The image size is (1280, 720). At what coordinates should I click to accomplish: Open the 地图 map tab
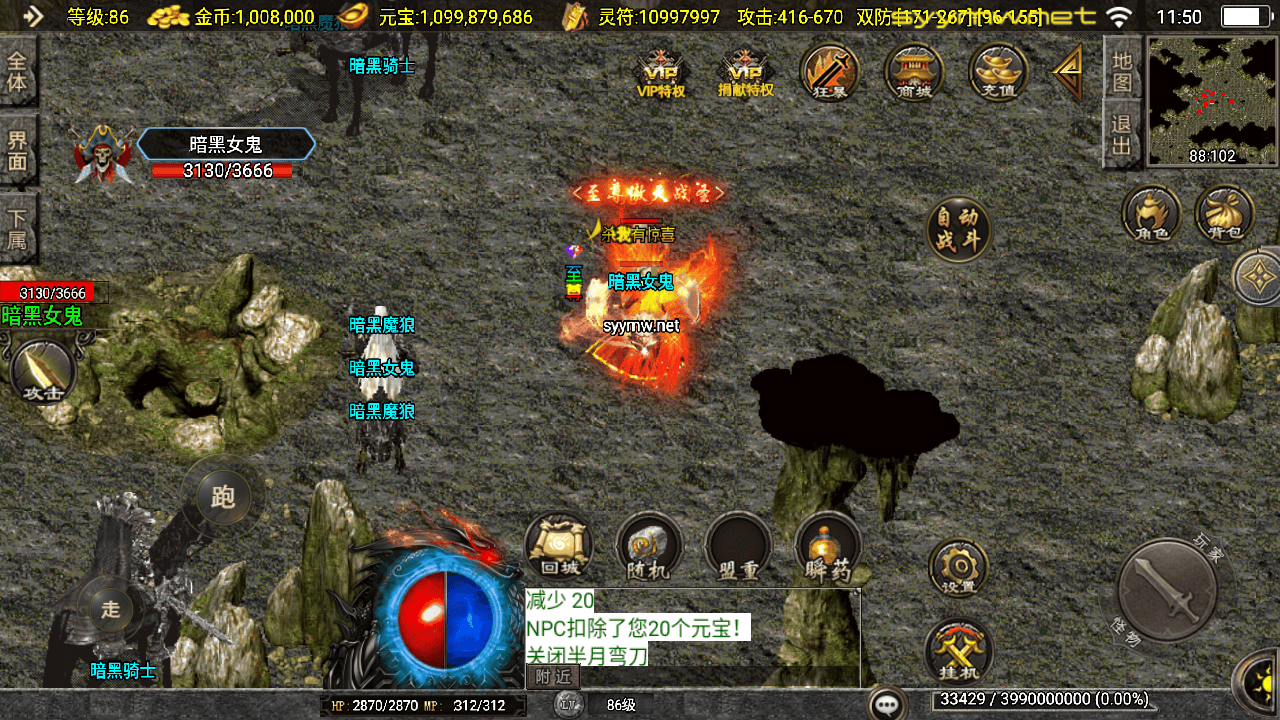(1122, 70)
